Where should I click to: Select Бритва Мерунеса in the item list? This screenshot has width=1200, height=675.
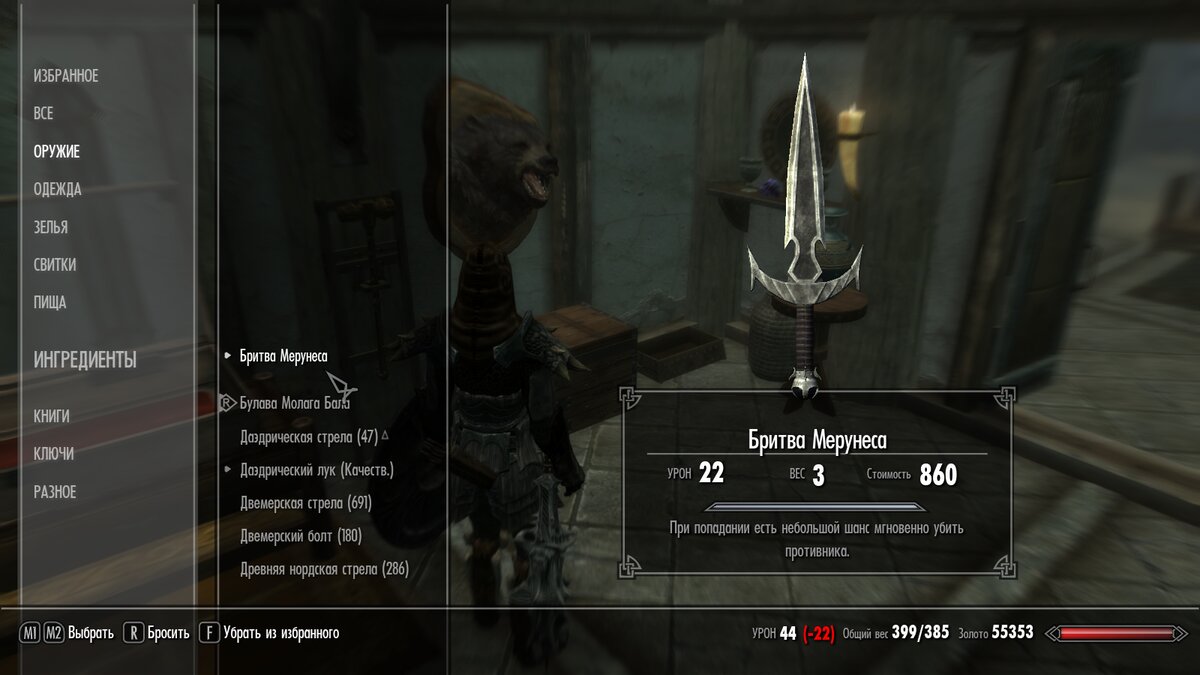(x=284, y=356)
